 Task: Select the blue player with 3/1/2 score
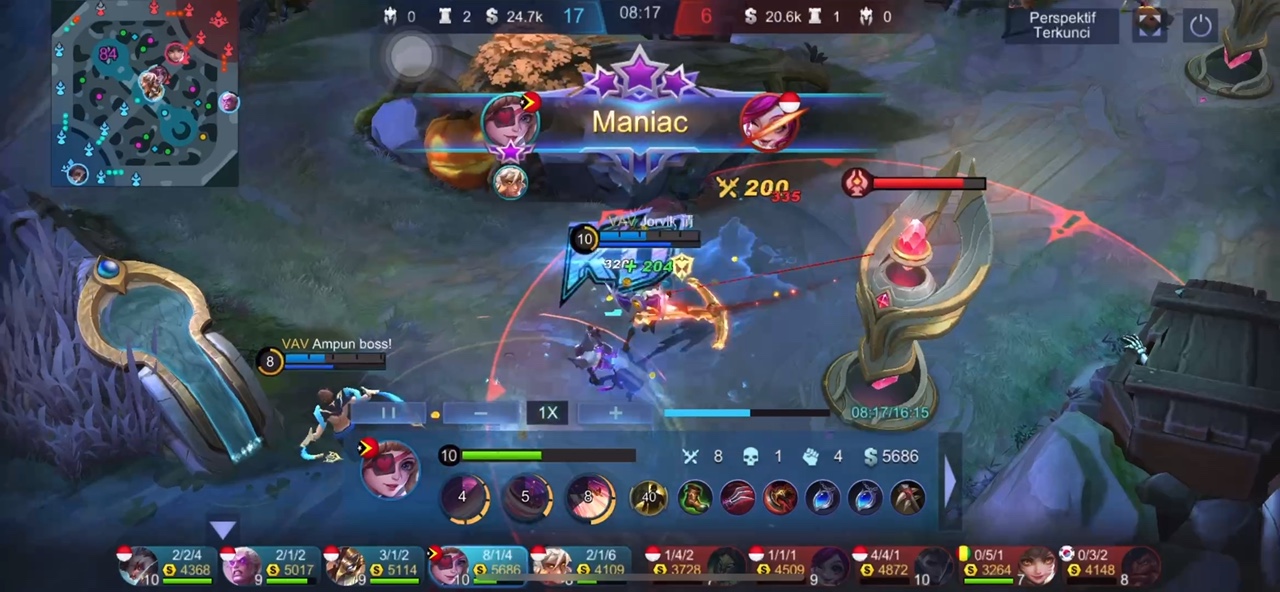click(x=373, y=565)
